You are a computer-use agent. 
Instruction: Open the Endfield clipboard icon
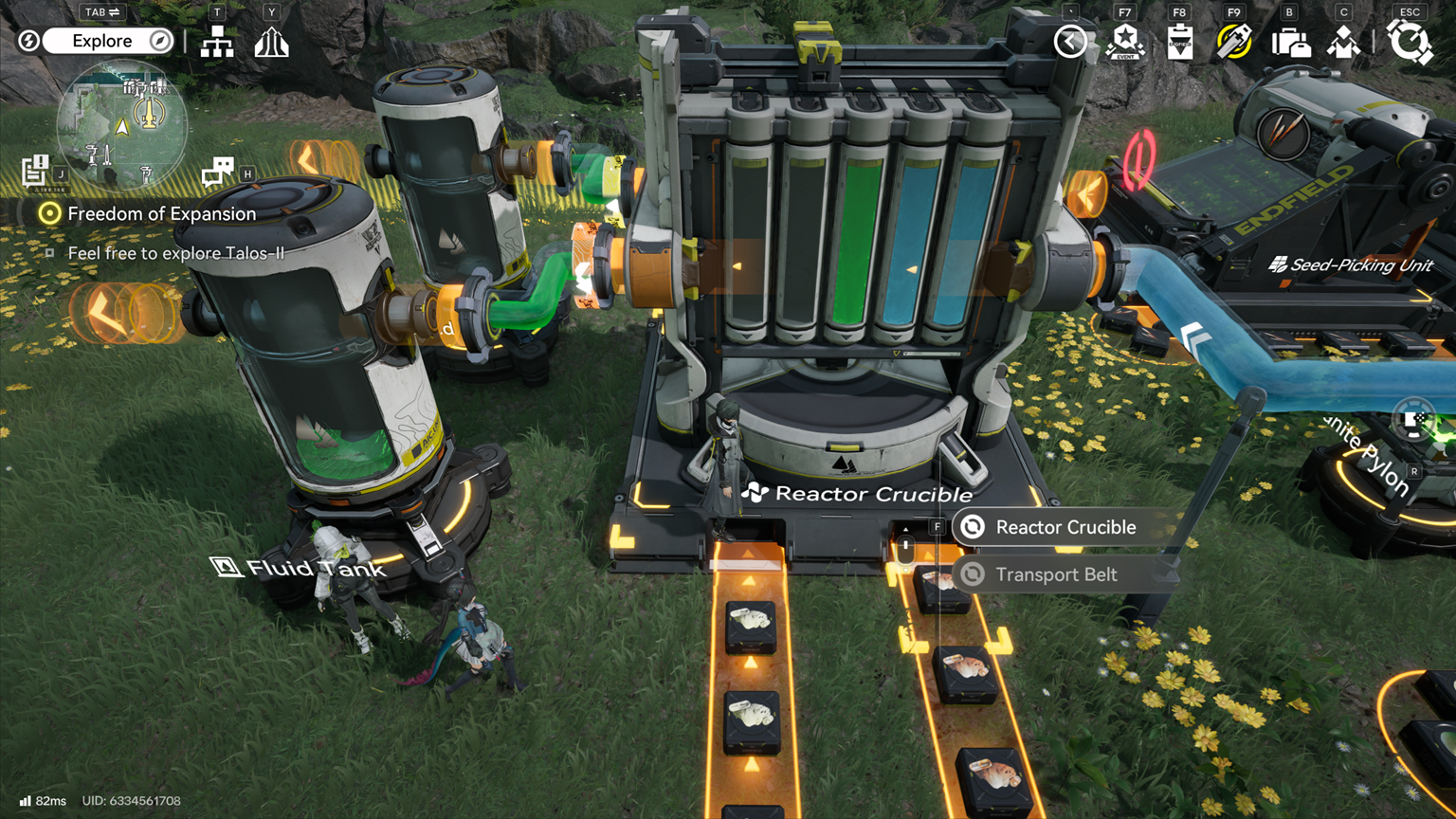pos(1180,42)
